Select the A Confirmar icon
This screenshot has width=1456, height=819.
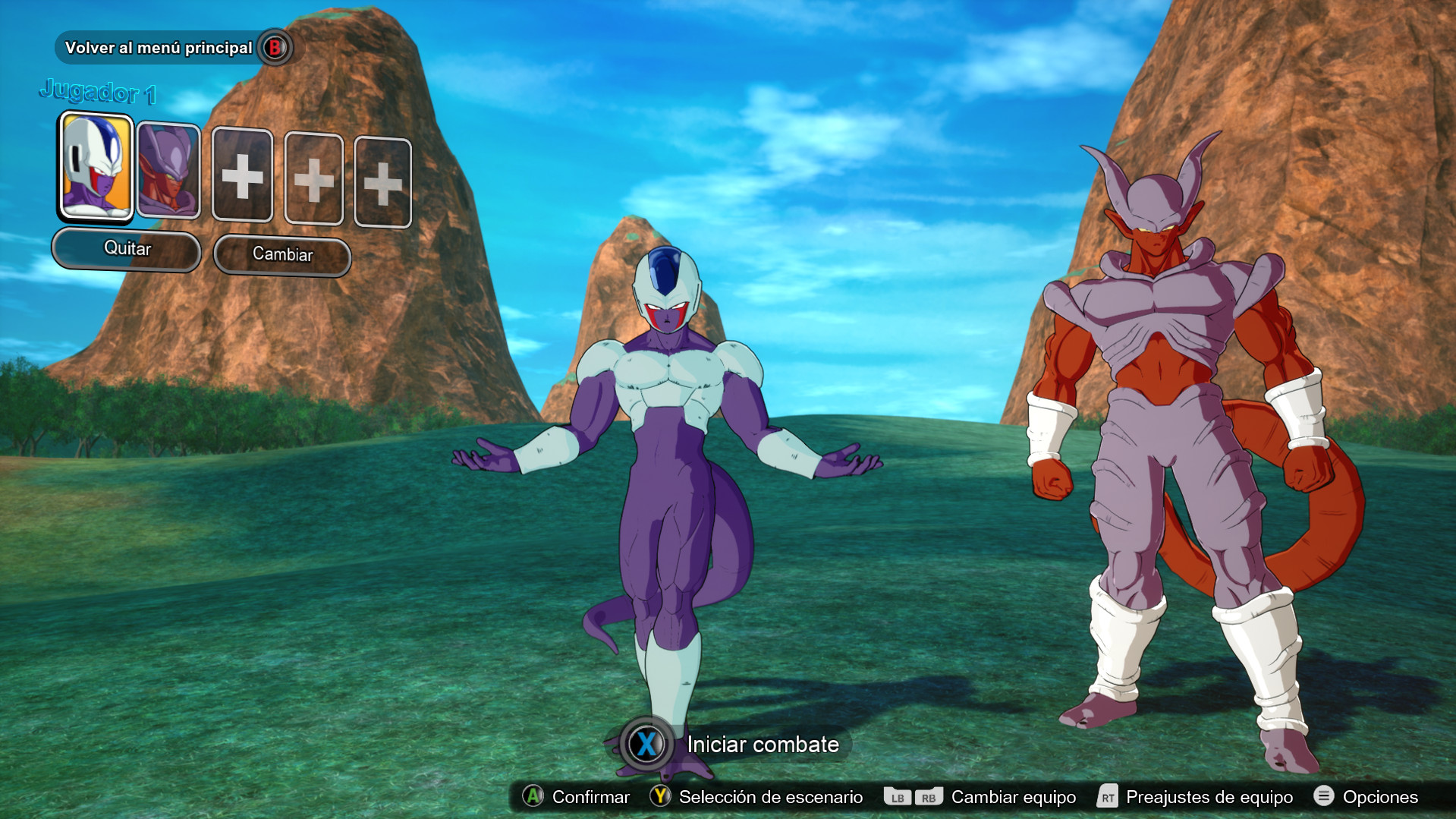point(533,797)
